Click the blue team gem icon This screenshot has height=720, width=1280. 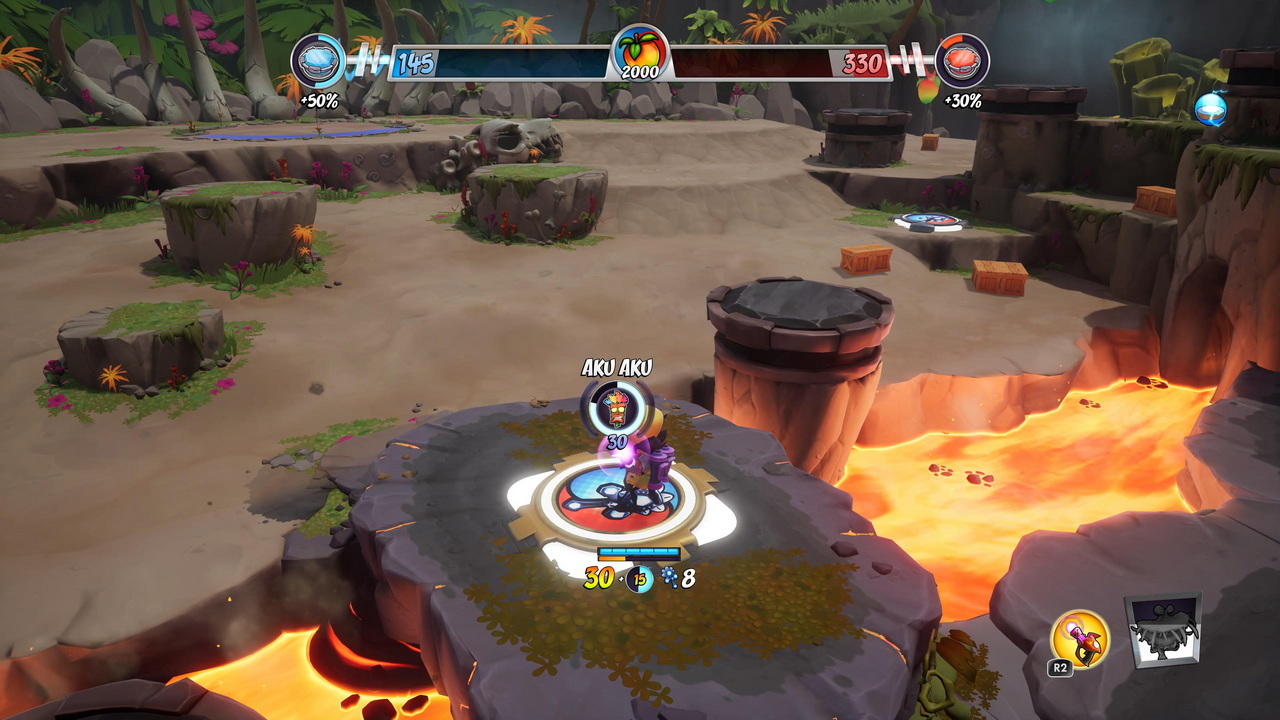tap(318, 60)
